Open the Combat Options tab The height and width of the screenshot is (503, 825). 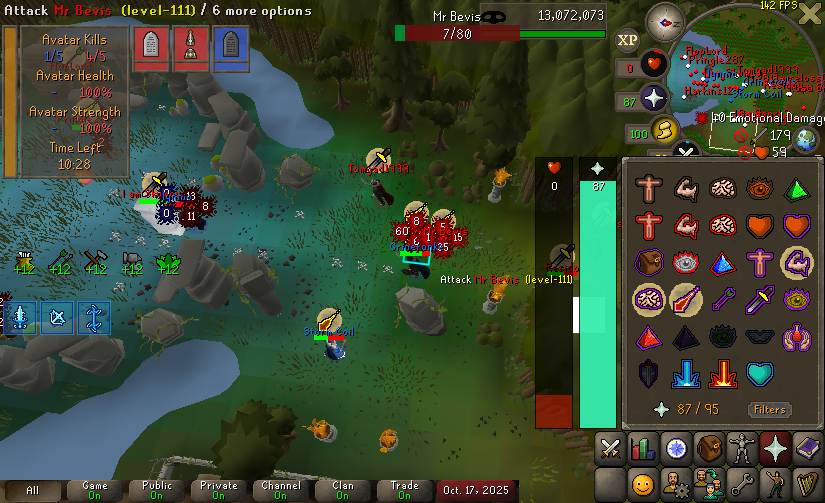tap(612, 448)
